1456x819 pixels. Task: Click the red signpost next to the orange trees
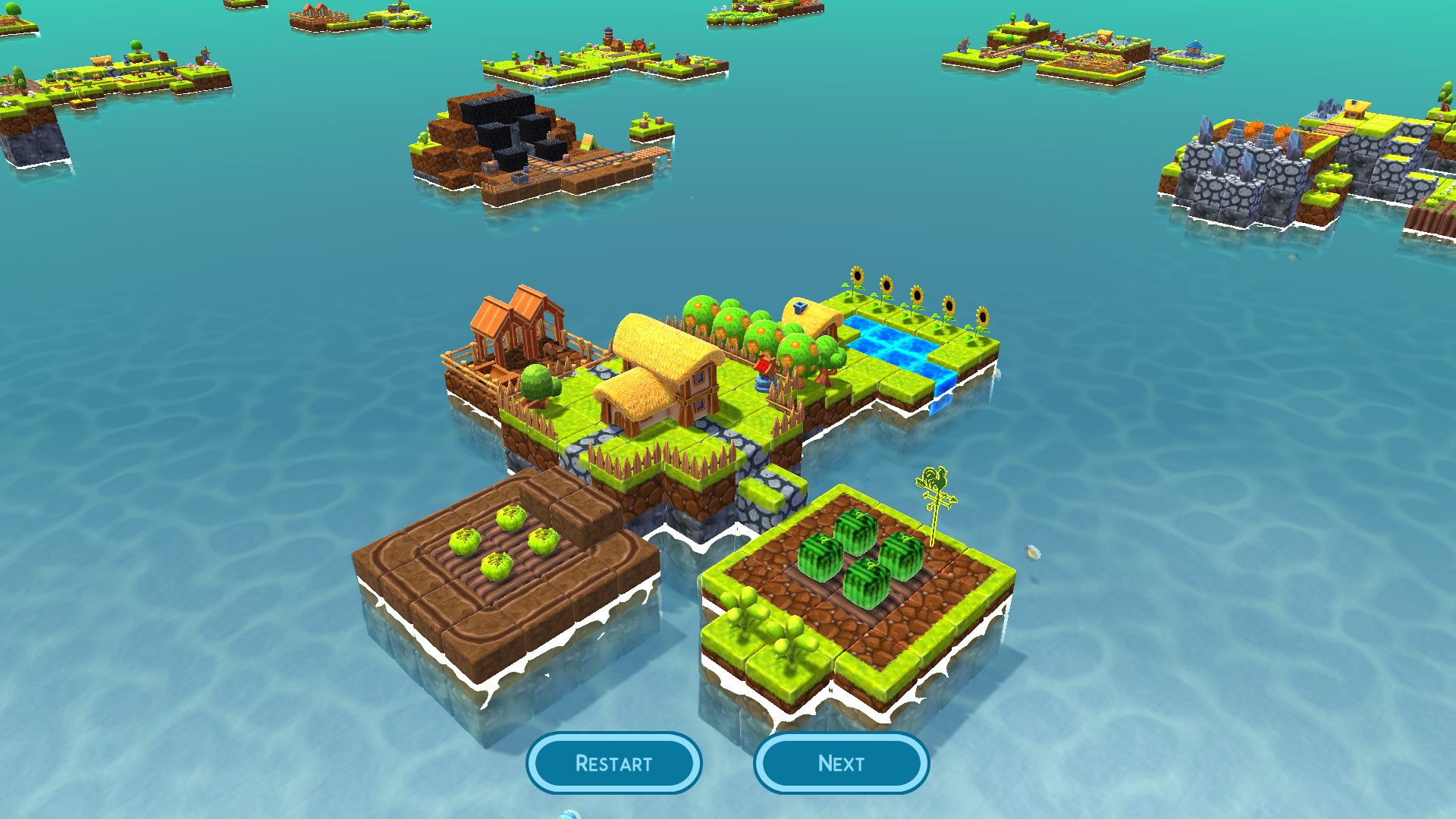point(763,366)
